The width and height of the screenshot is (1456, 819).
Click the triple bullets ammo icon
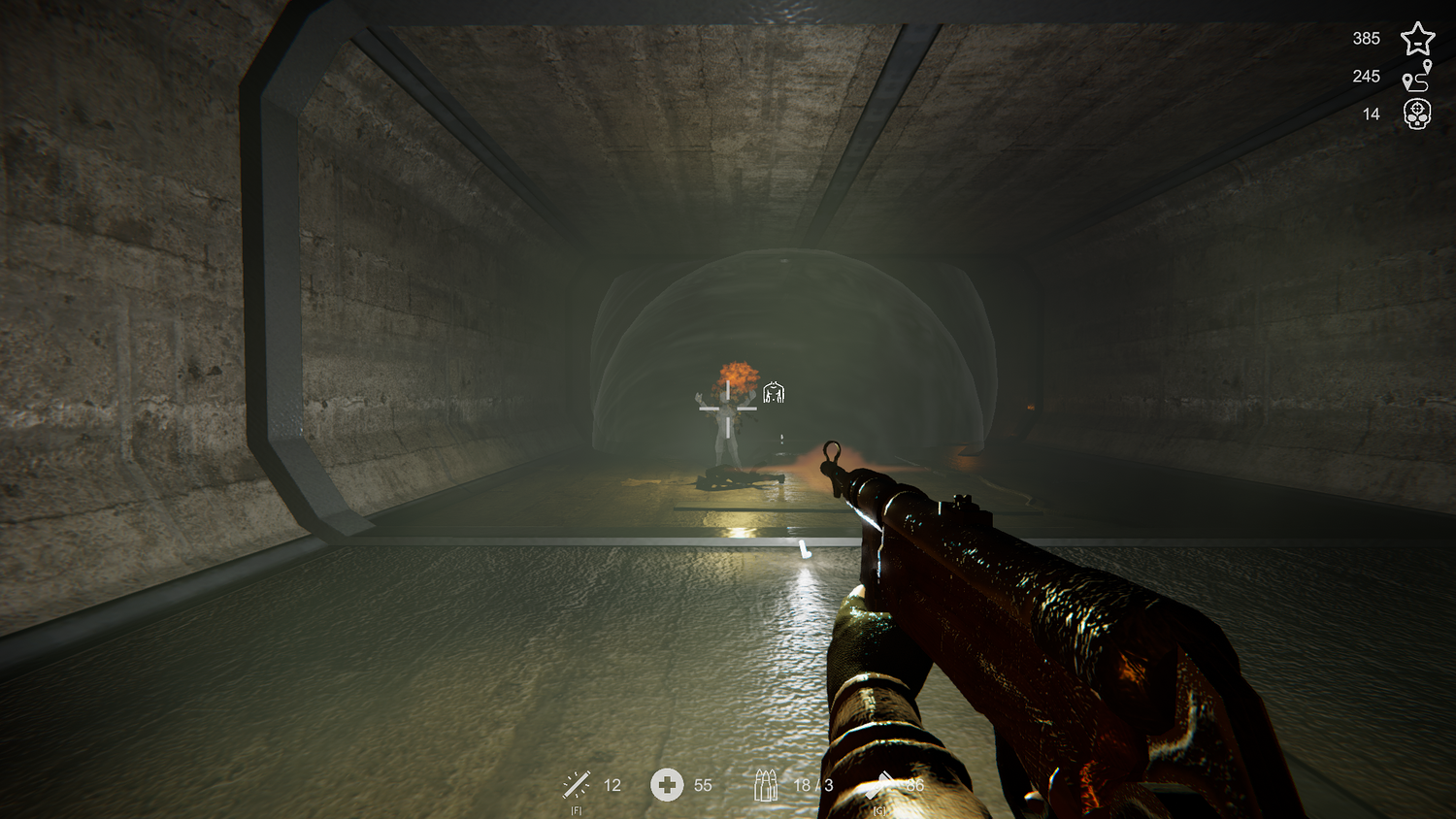[x=766, y=784]
